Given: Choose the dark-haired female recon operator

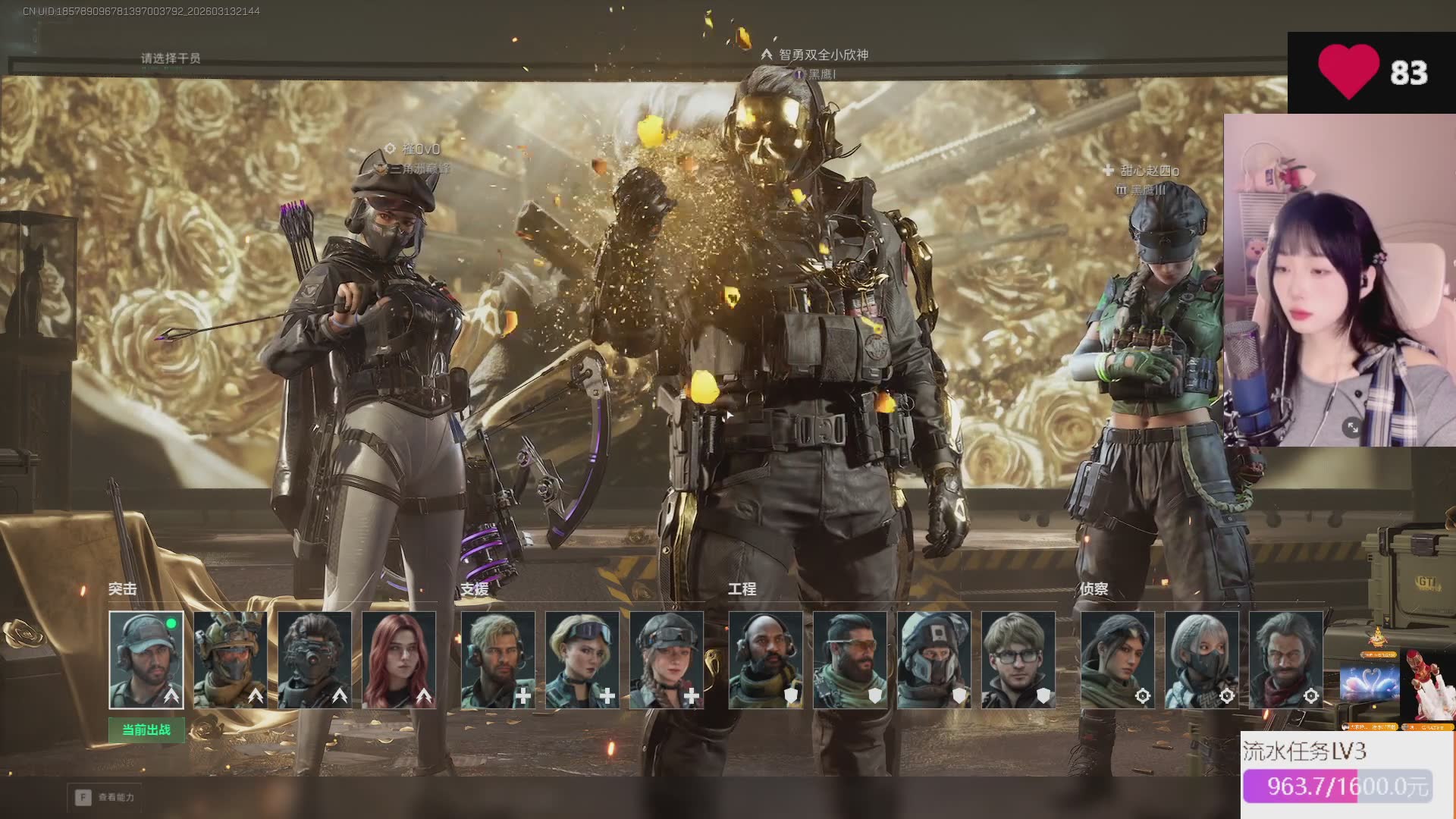Looking at the screenshot, I should pos(1117,660).
